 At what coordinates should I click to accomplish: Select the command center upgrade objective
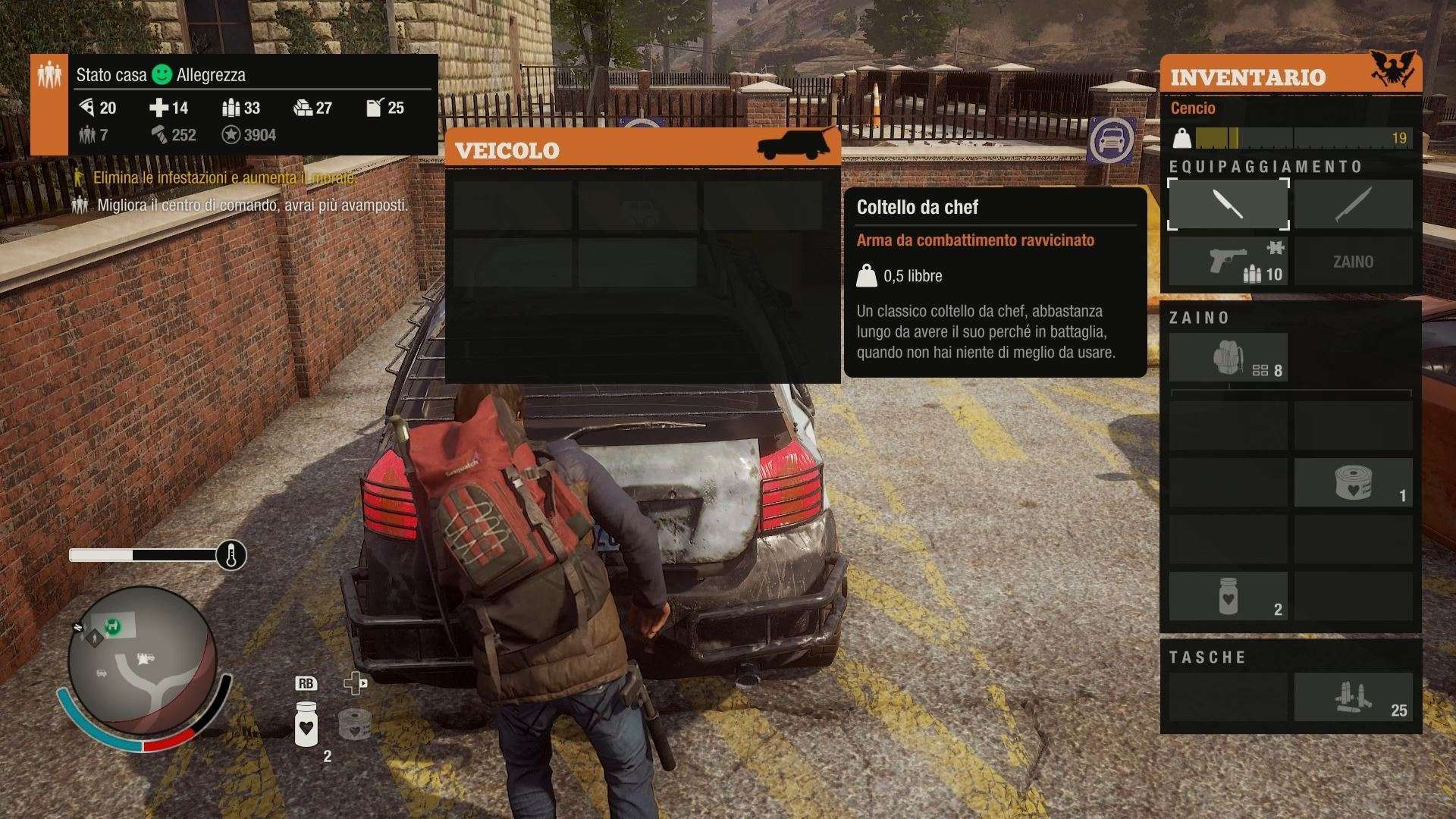(x=252, y=205)
